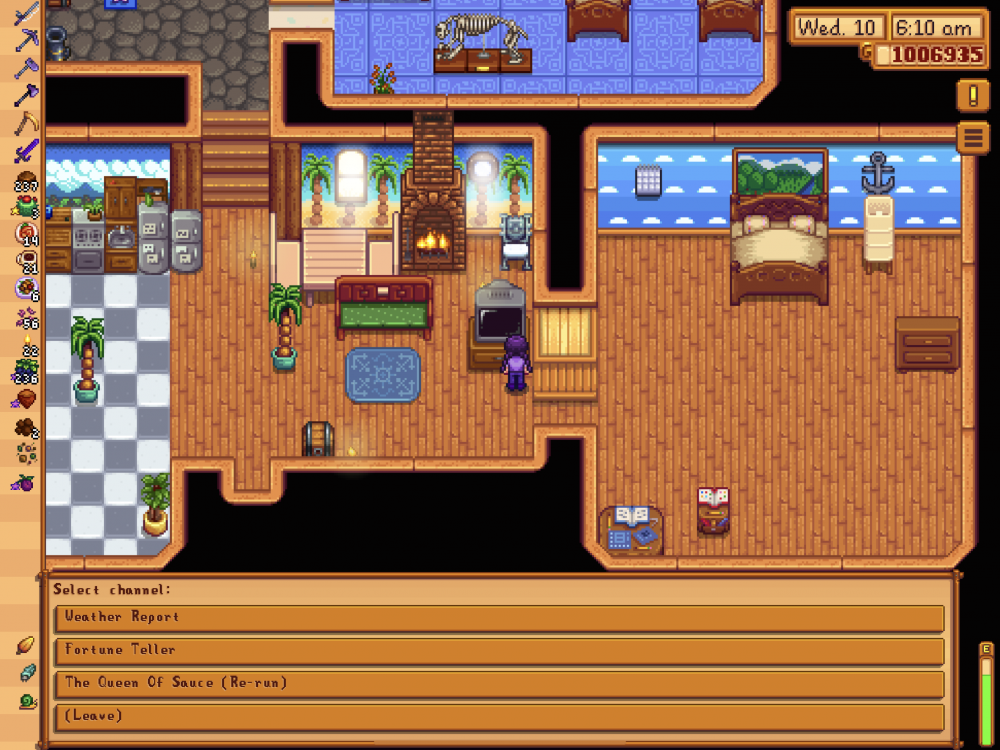Open the game menu button with three lines

[x=972, y=137]
